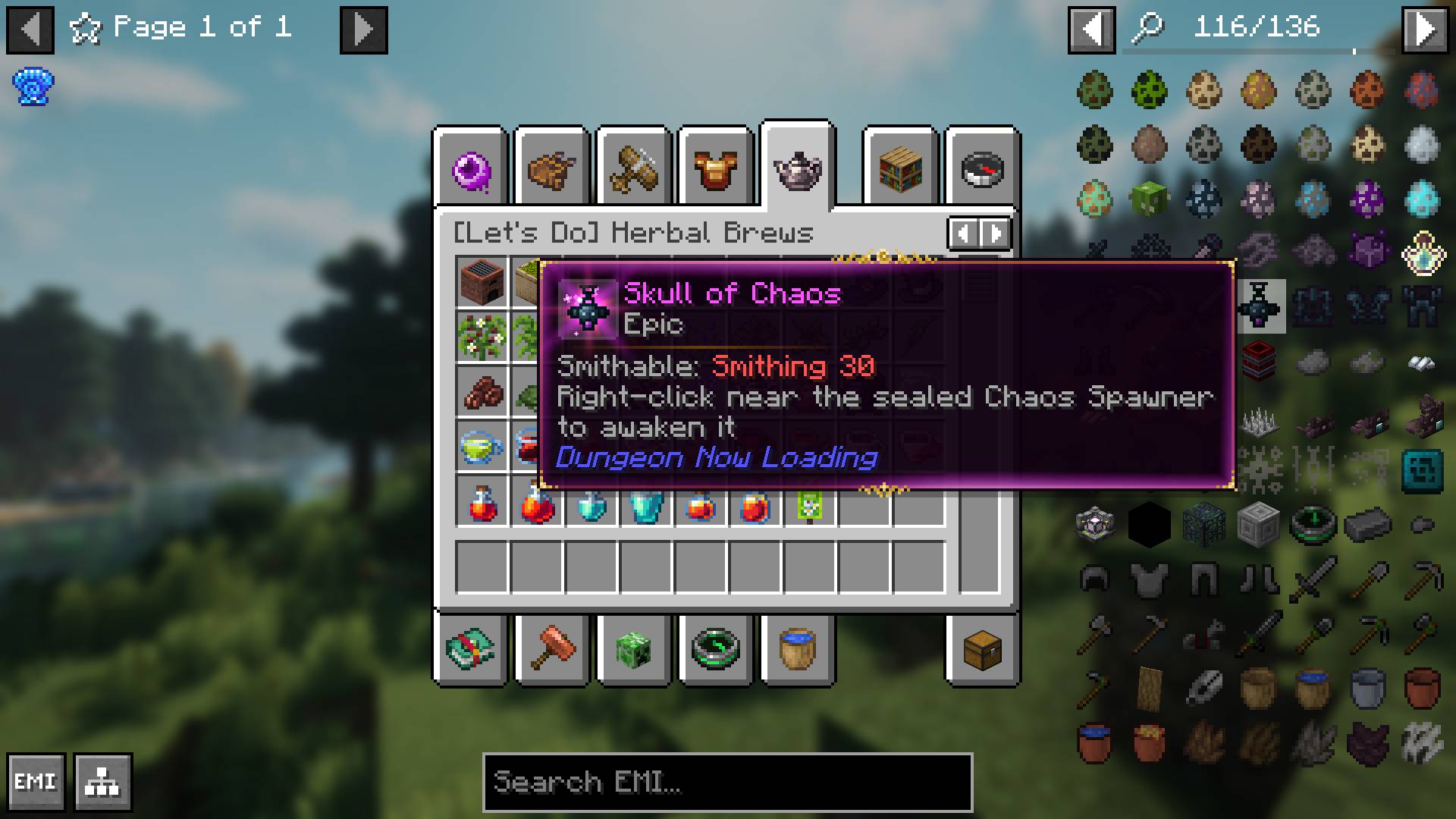Click the right arrow beside the recipe title
Image resolution: width=1456 pixels, height=819 pixels.
995,233
